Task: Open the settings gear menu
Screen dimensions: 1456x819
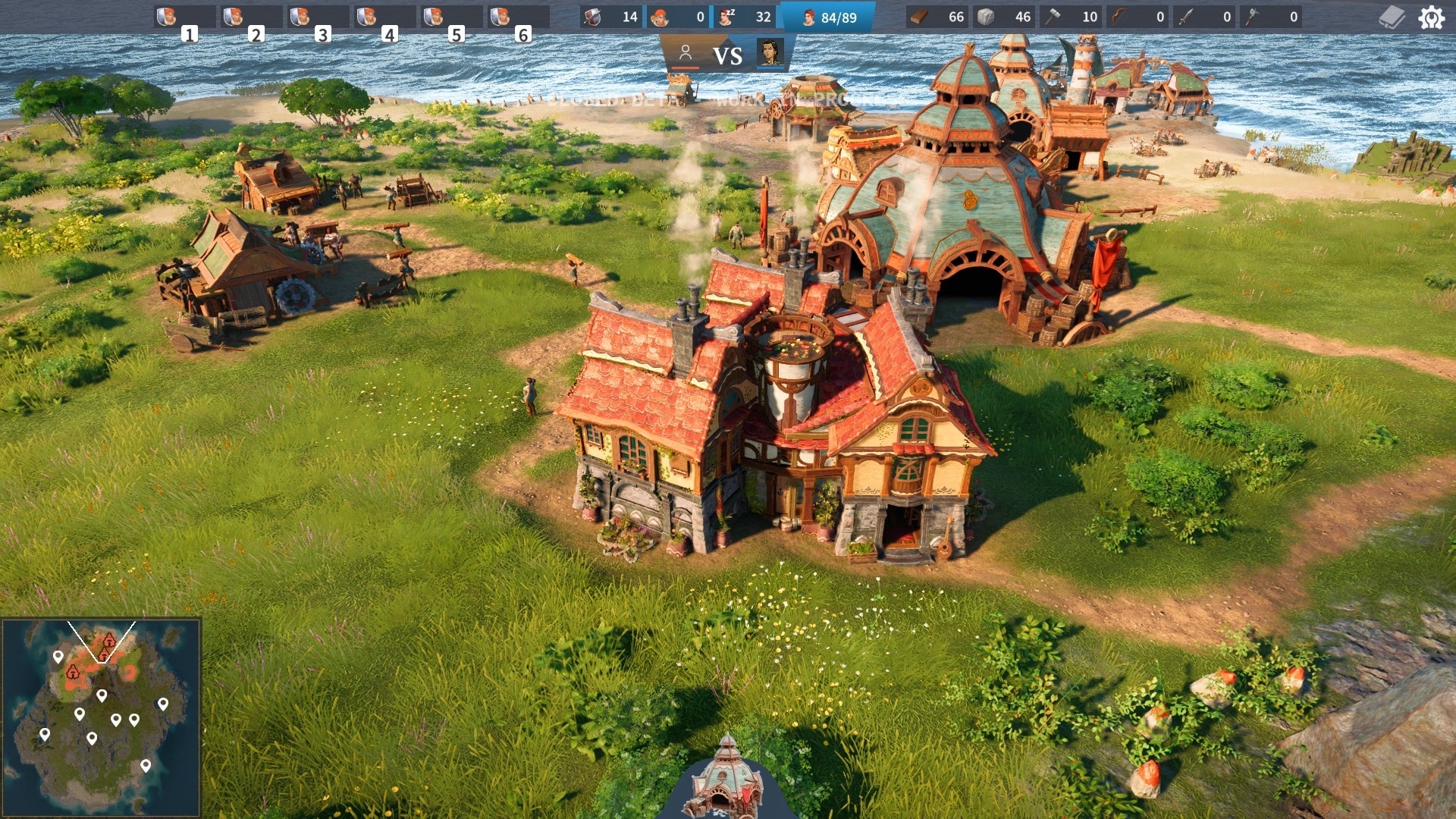Action: pyautogui.click(x=1431, y=17)
